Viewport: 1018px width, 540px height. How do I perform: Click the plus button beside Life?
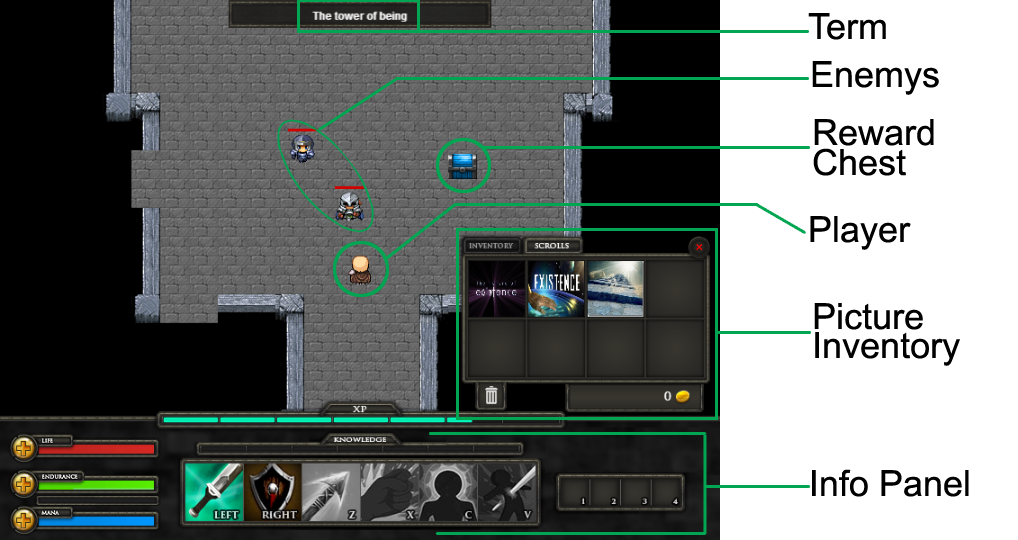click(22, 448)
